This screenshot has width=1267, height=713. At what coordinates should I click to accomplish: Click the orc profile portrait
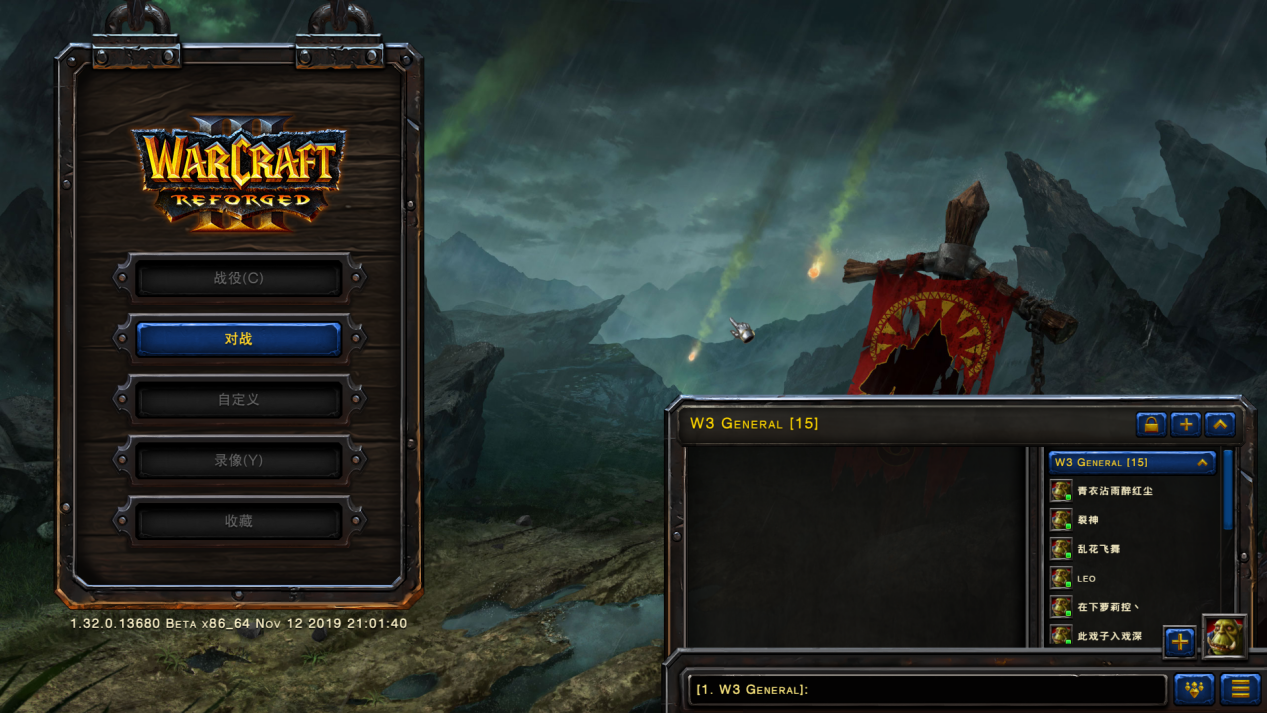click(1225, 638)
